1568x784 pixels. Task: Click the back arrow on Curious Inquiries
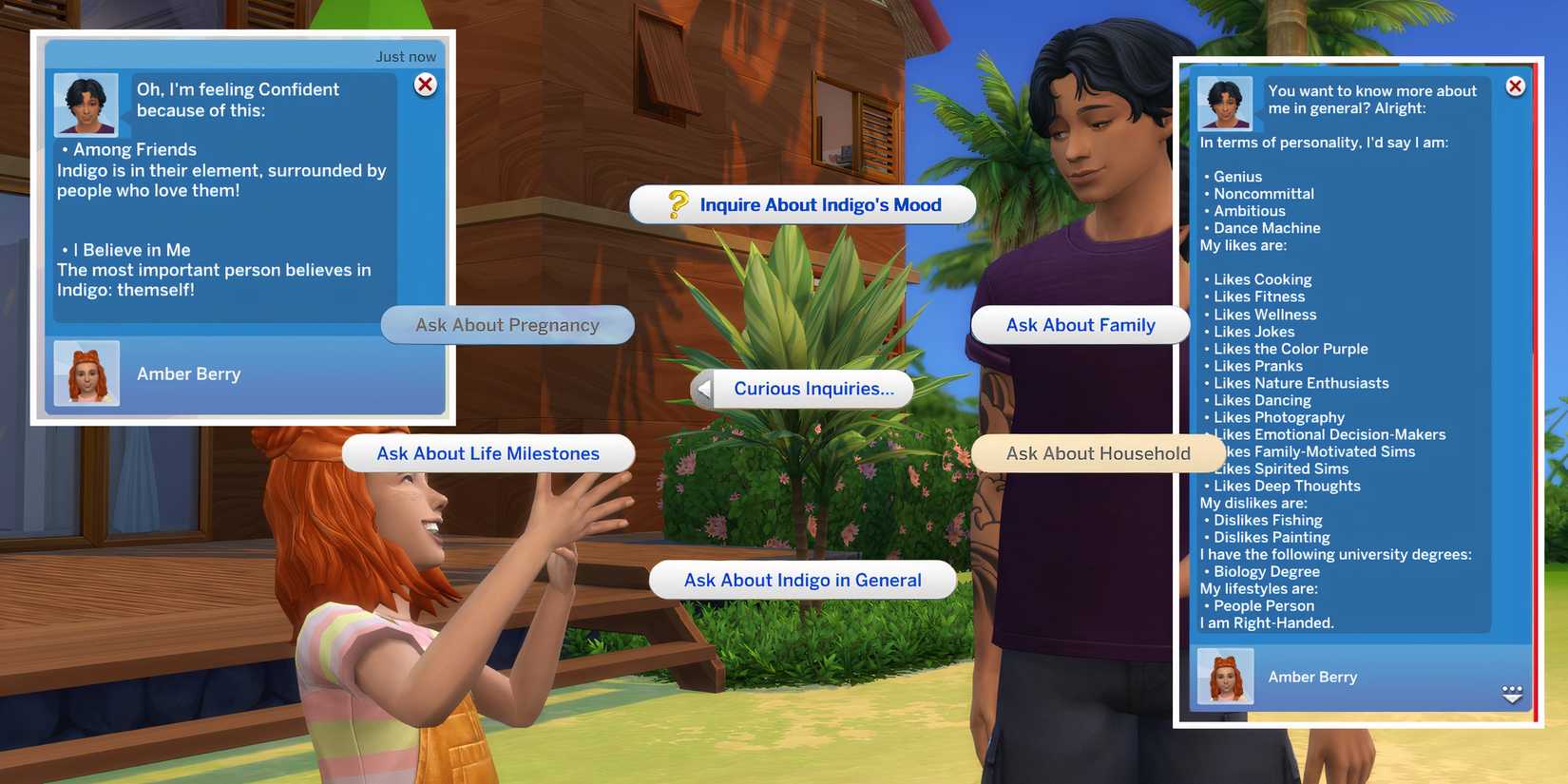[x=703, y=388]
